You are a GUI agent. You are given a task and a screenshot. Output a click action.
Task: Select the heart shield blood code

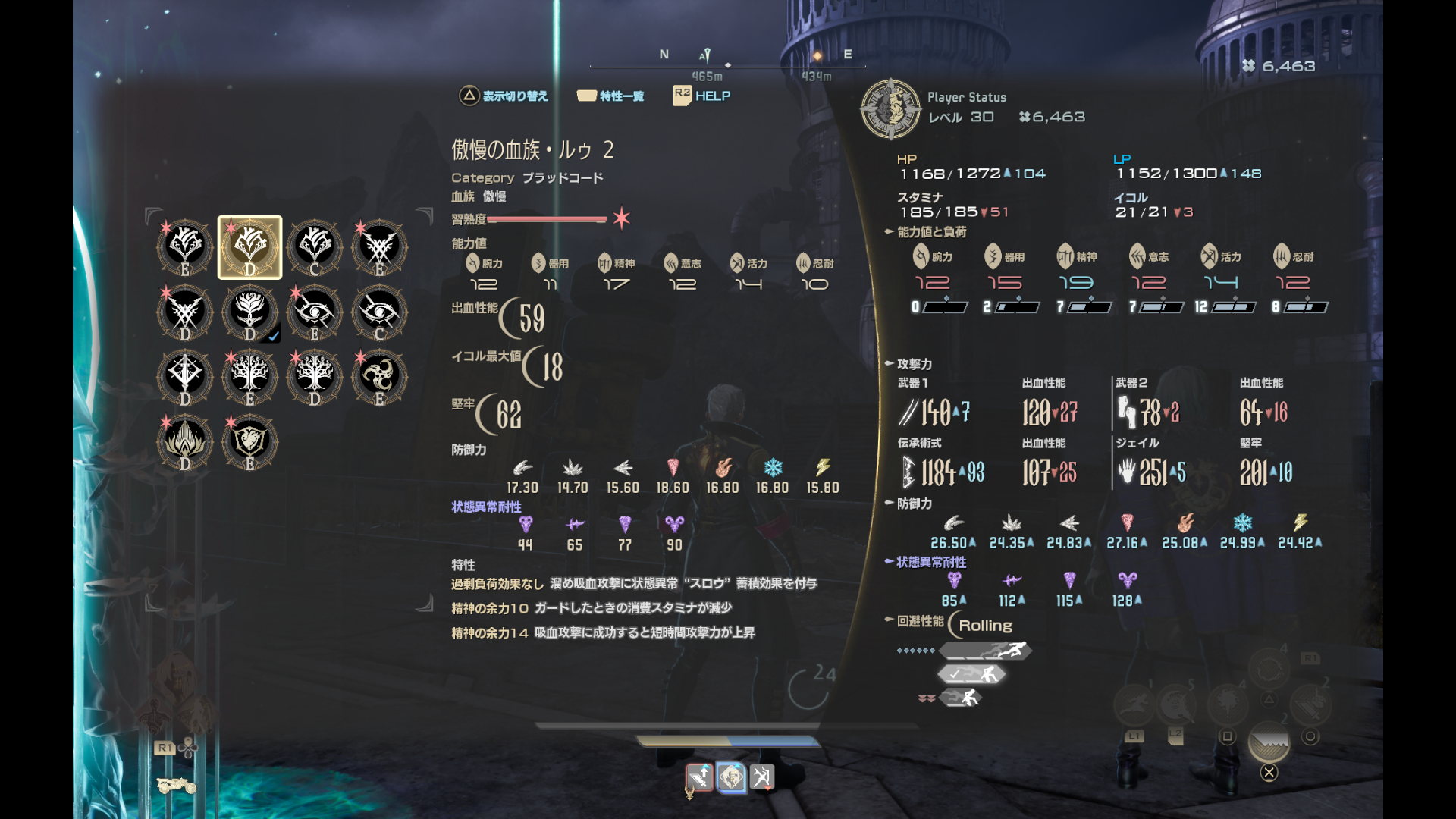[249, 441]
